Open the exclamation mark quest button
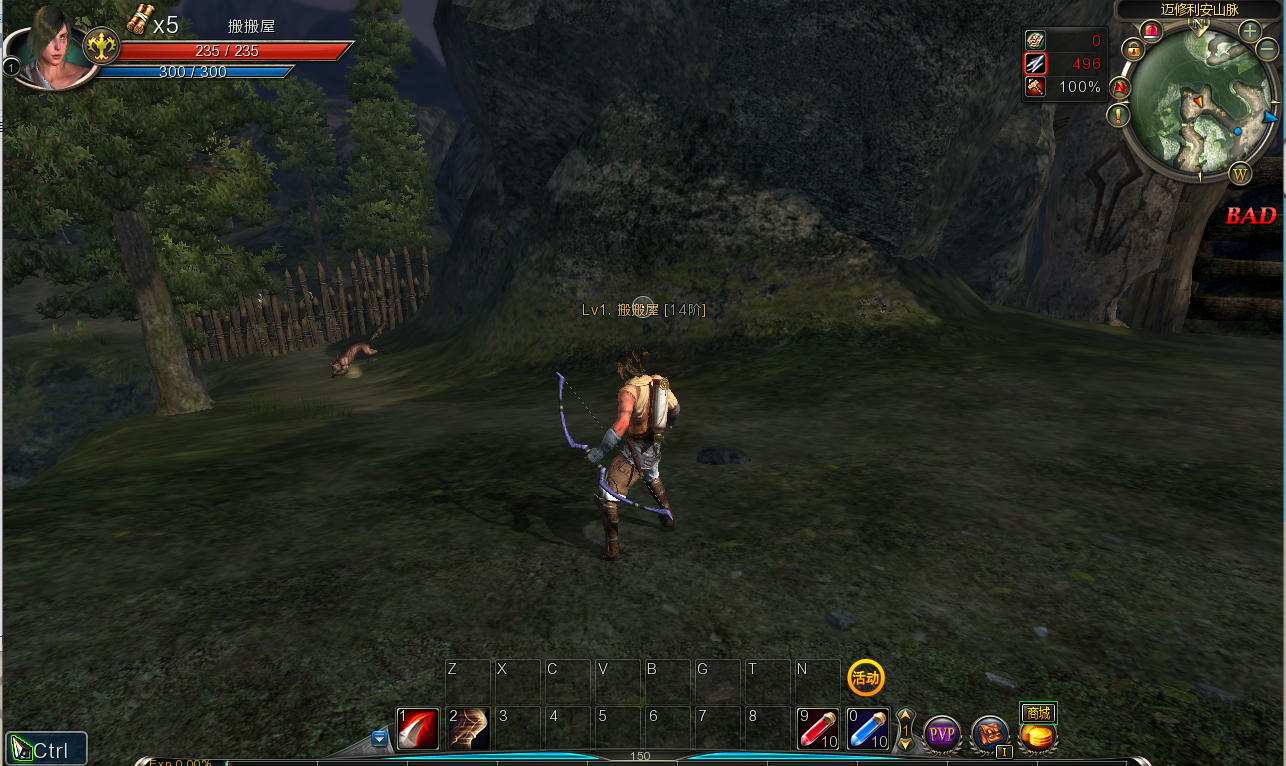 tap(1118, 115)
